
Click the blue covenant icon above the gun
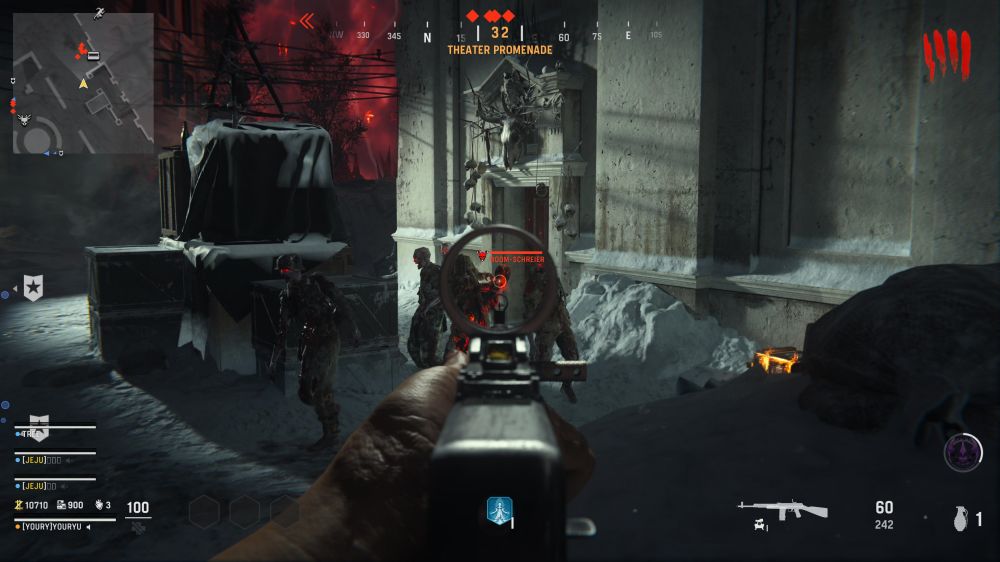click(x=499, y=510)
